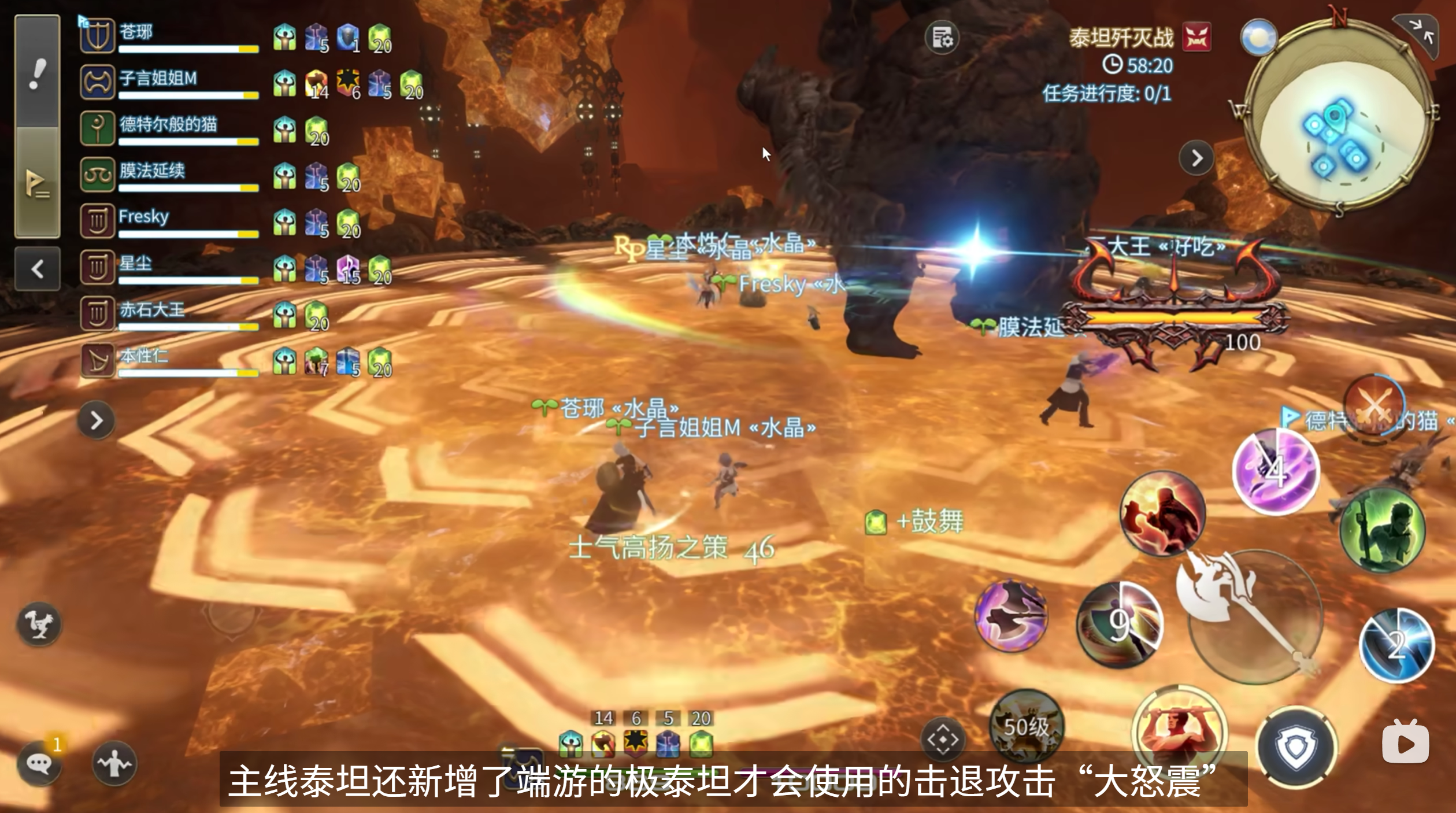Image resolution: width=1456 pixels, height=813 pixels.
Task: Expand the arrow below the party list
Action: click(x=96, y=420)
